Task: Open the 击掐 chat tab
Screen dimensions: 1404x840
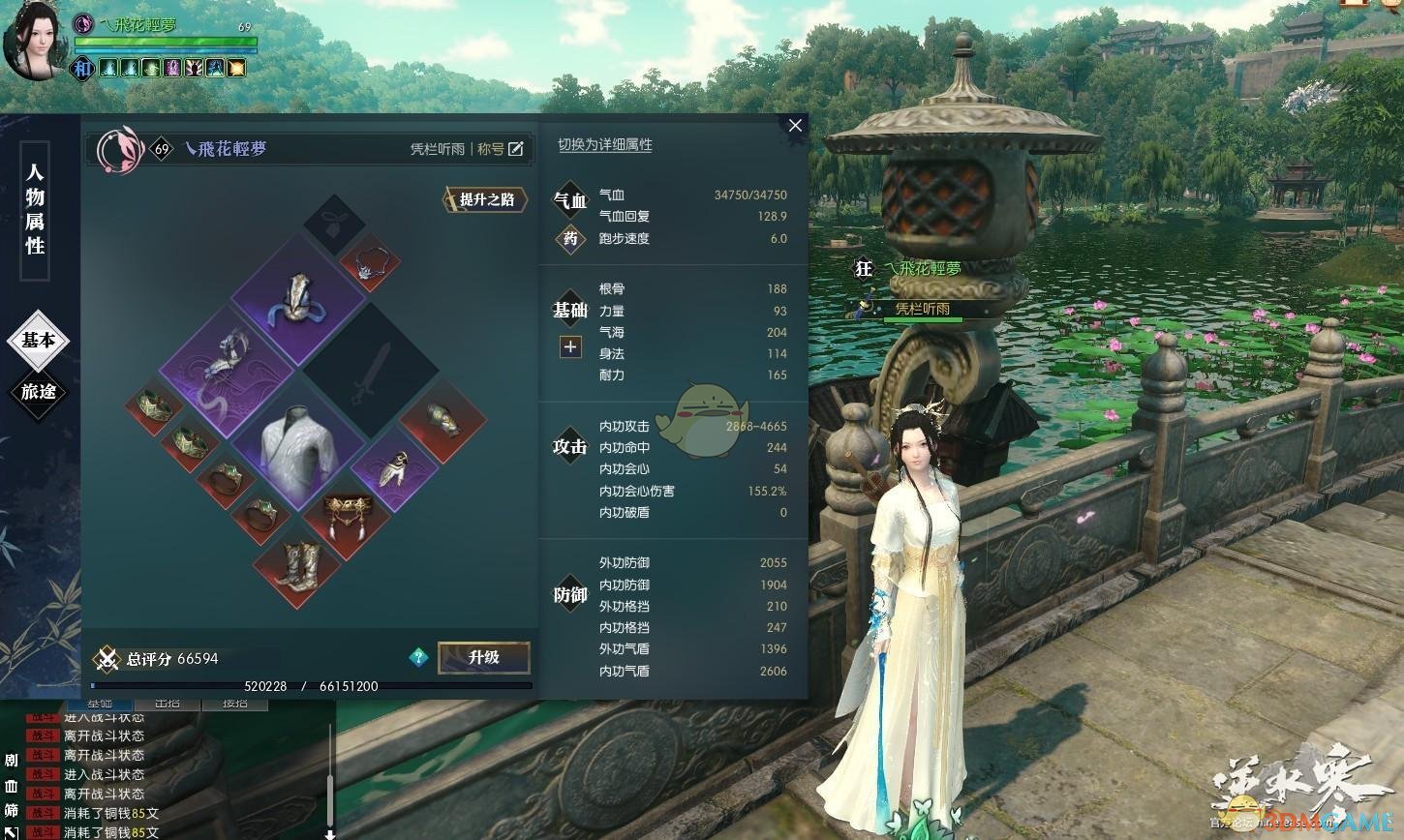Action: pos(168,704)
